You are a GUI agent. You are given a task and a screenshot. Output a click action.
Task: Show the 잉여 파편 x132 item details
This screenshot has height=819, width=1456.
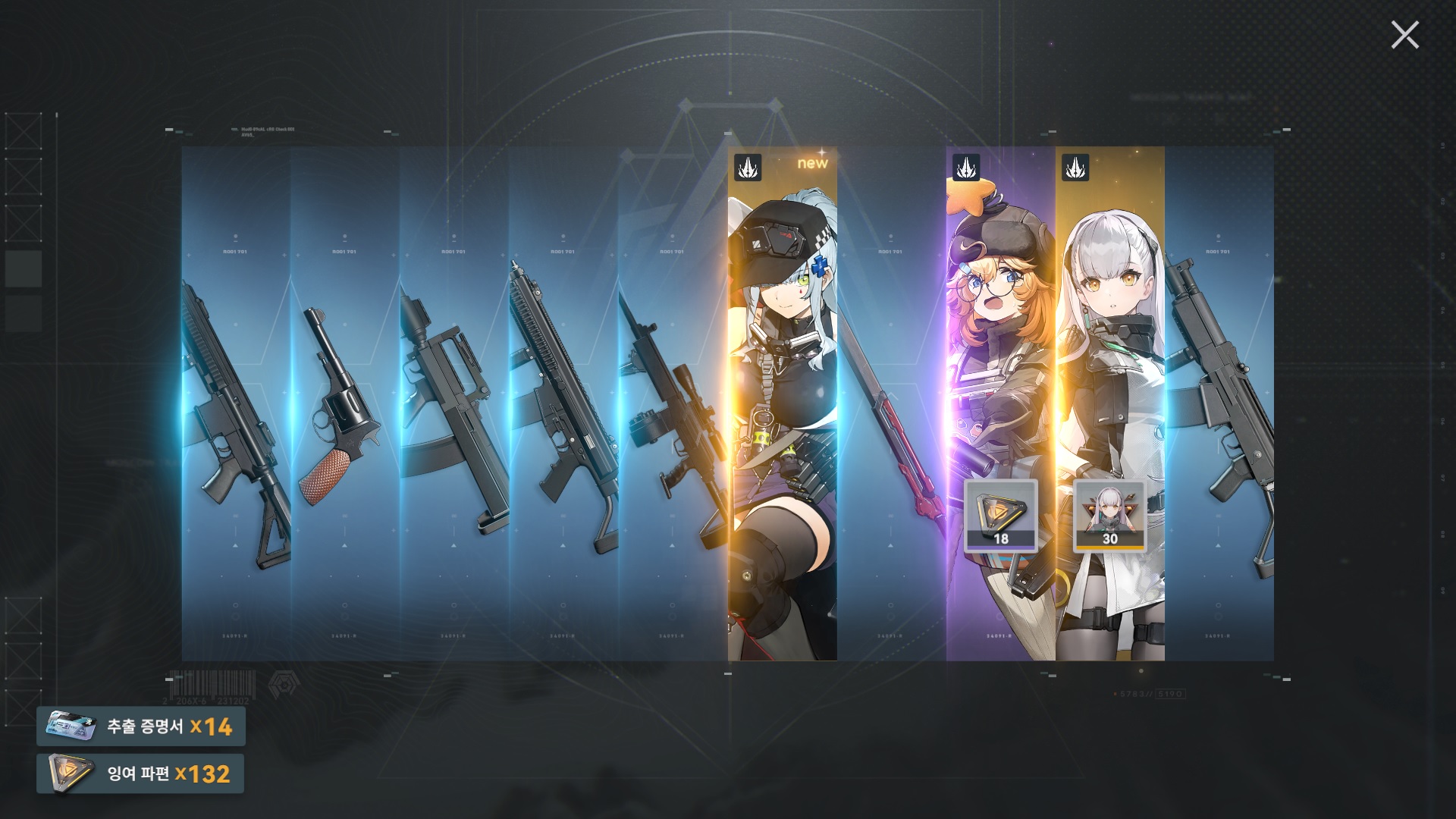(141, 773)
